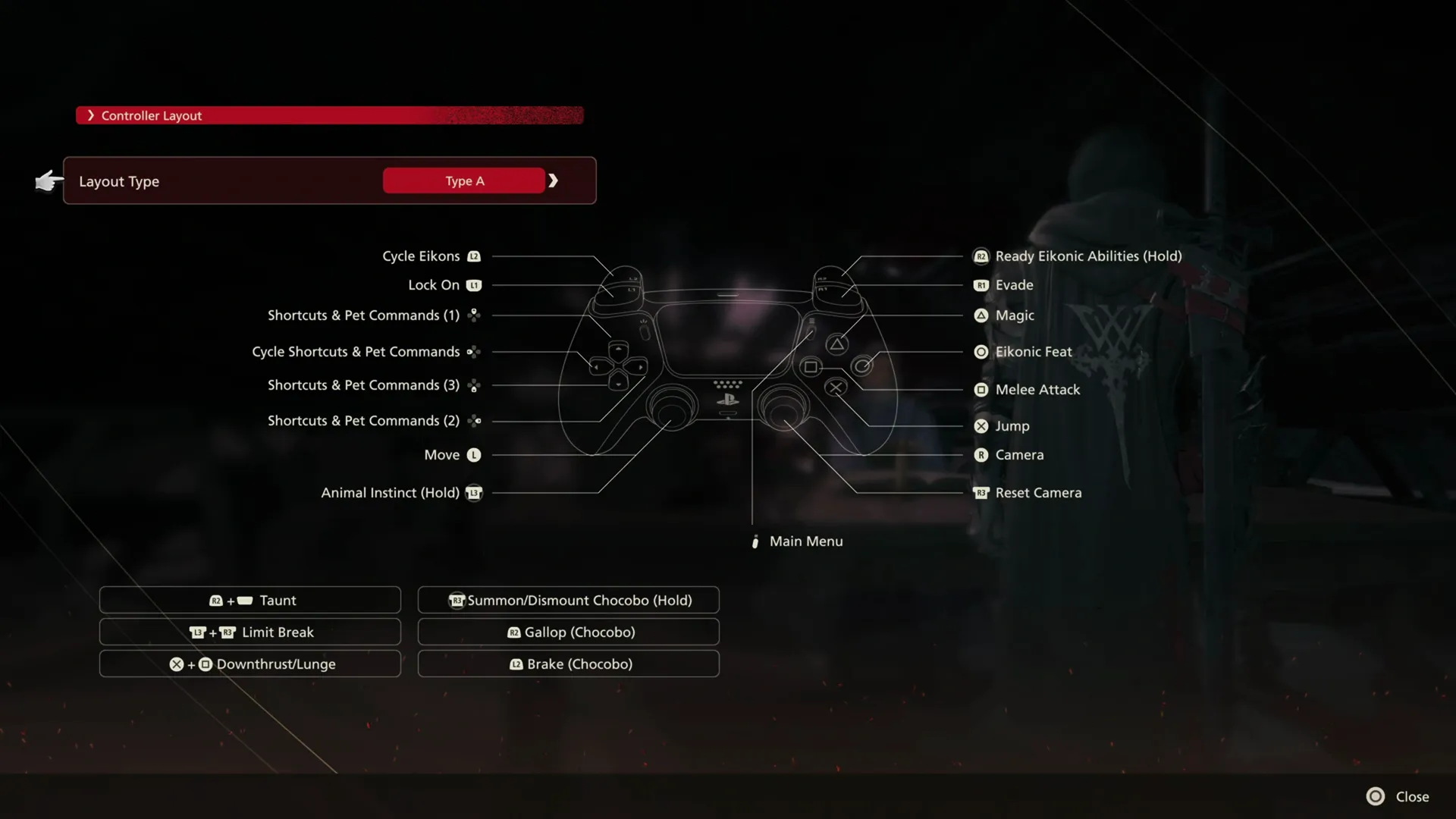Screen dimensions: 1456x819
Task: Click the R3 Reset Camera icon
Action: (x=981, y=492)
